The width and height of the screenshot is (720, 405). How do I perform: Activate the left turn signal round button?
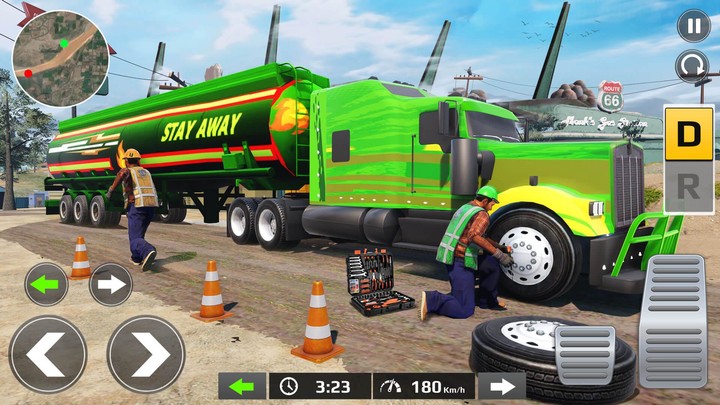(x=46, y=284)
